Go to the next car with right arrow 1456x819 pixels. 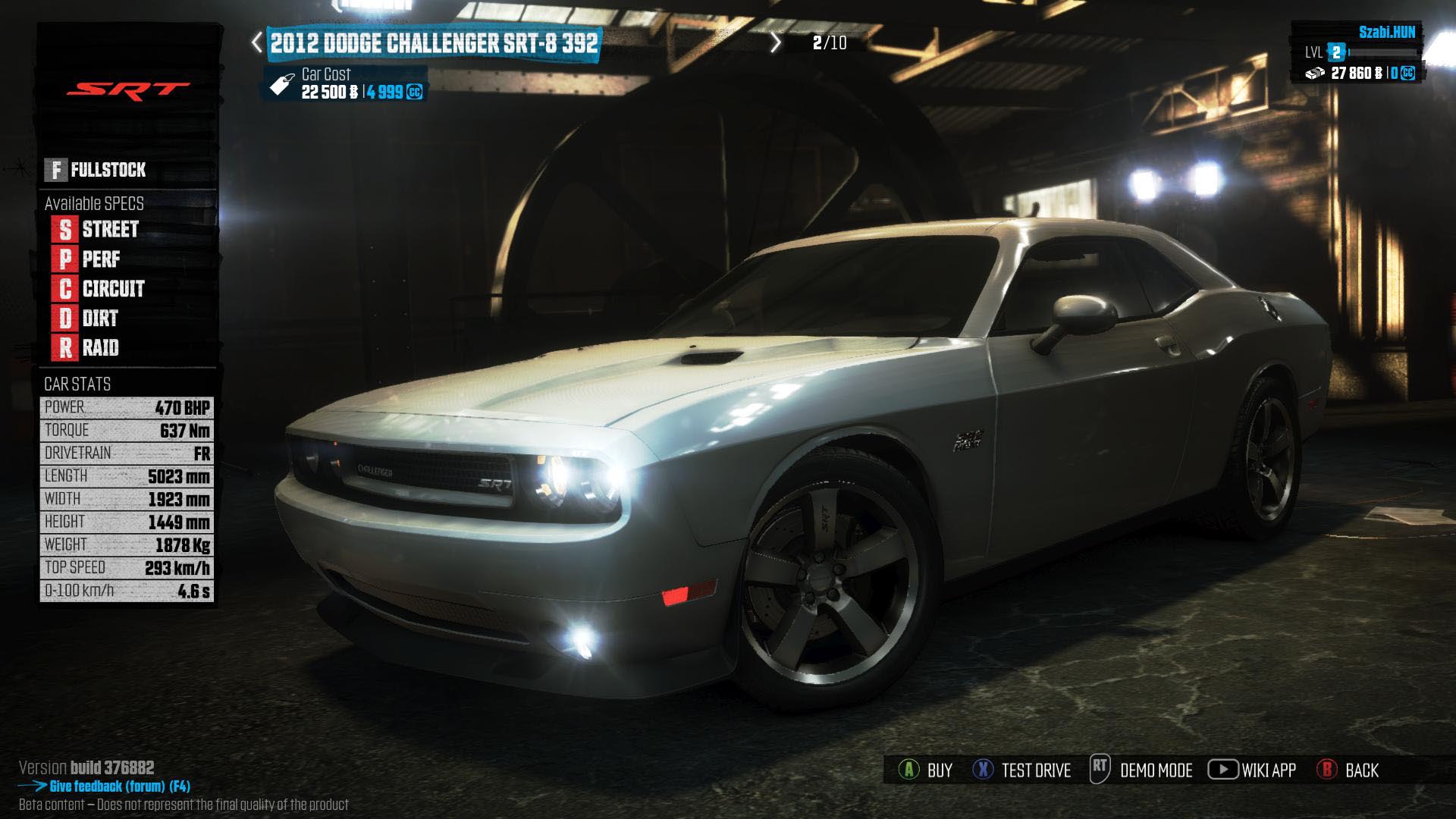pos(775,42)
